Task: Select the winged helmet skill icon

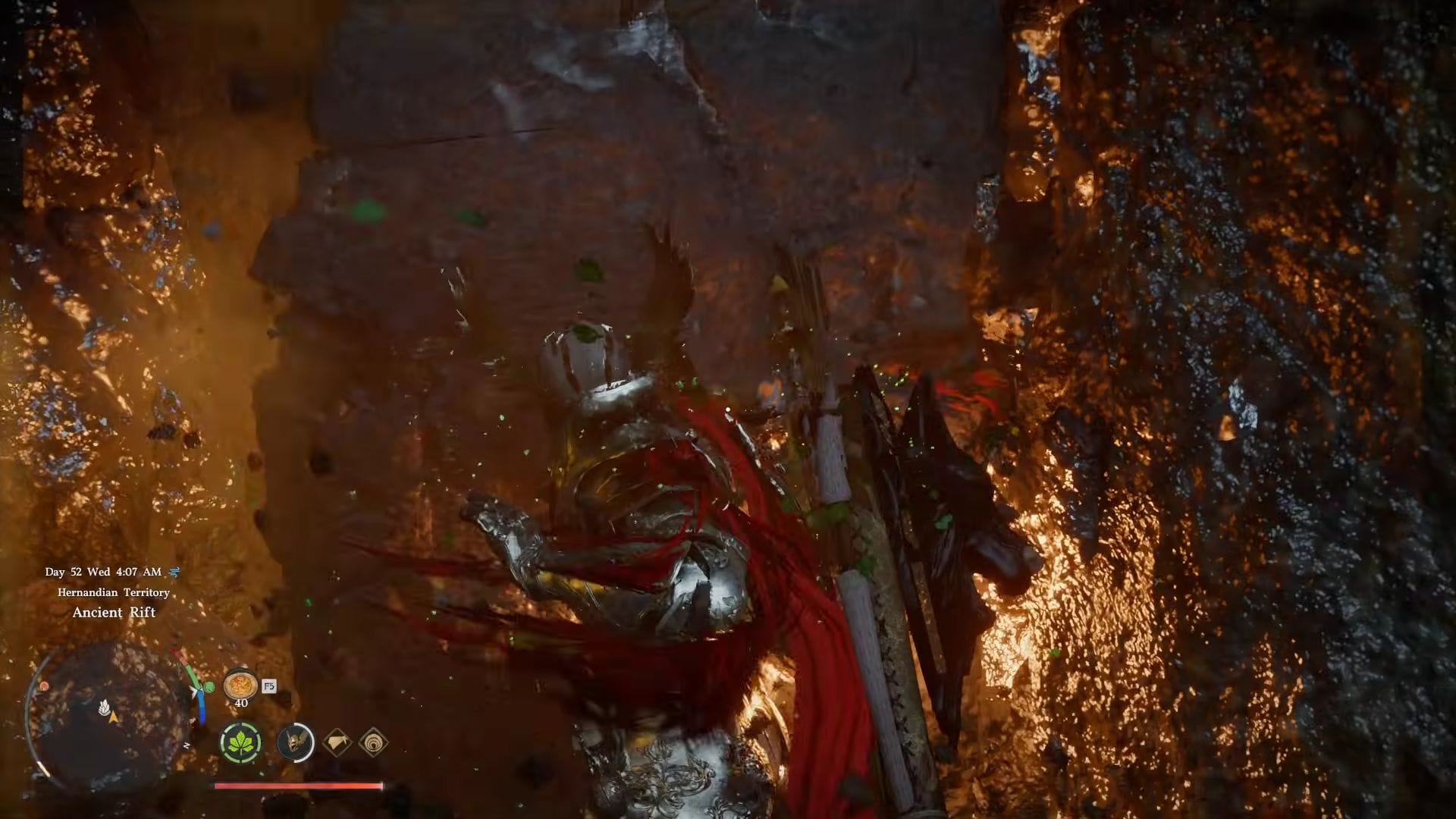Action: click(296, 742)
